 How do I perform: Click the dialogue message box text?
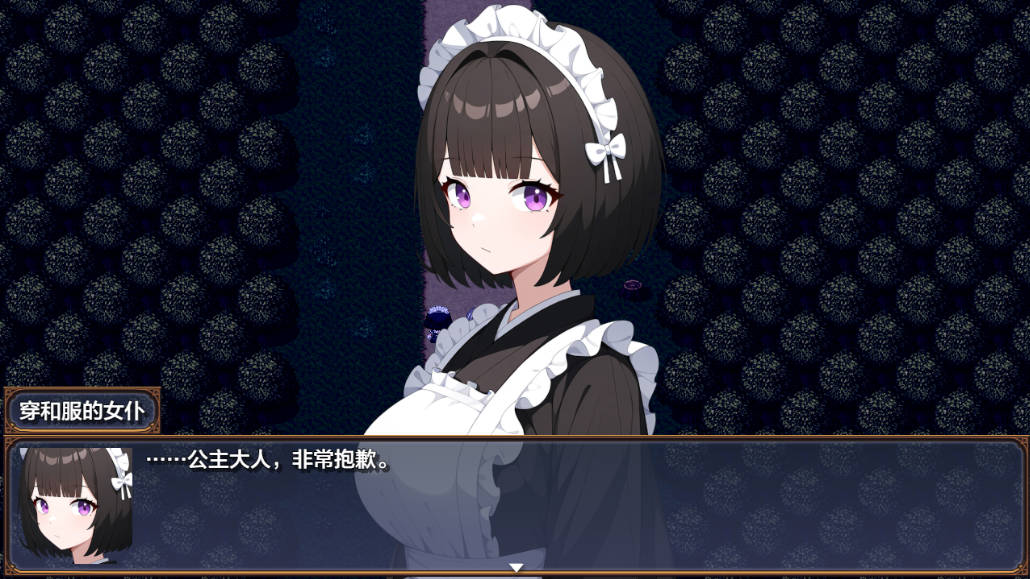pos(267,461)
